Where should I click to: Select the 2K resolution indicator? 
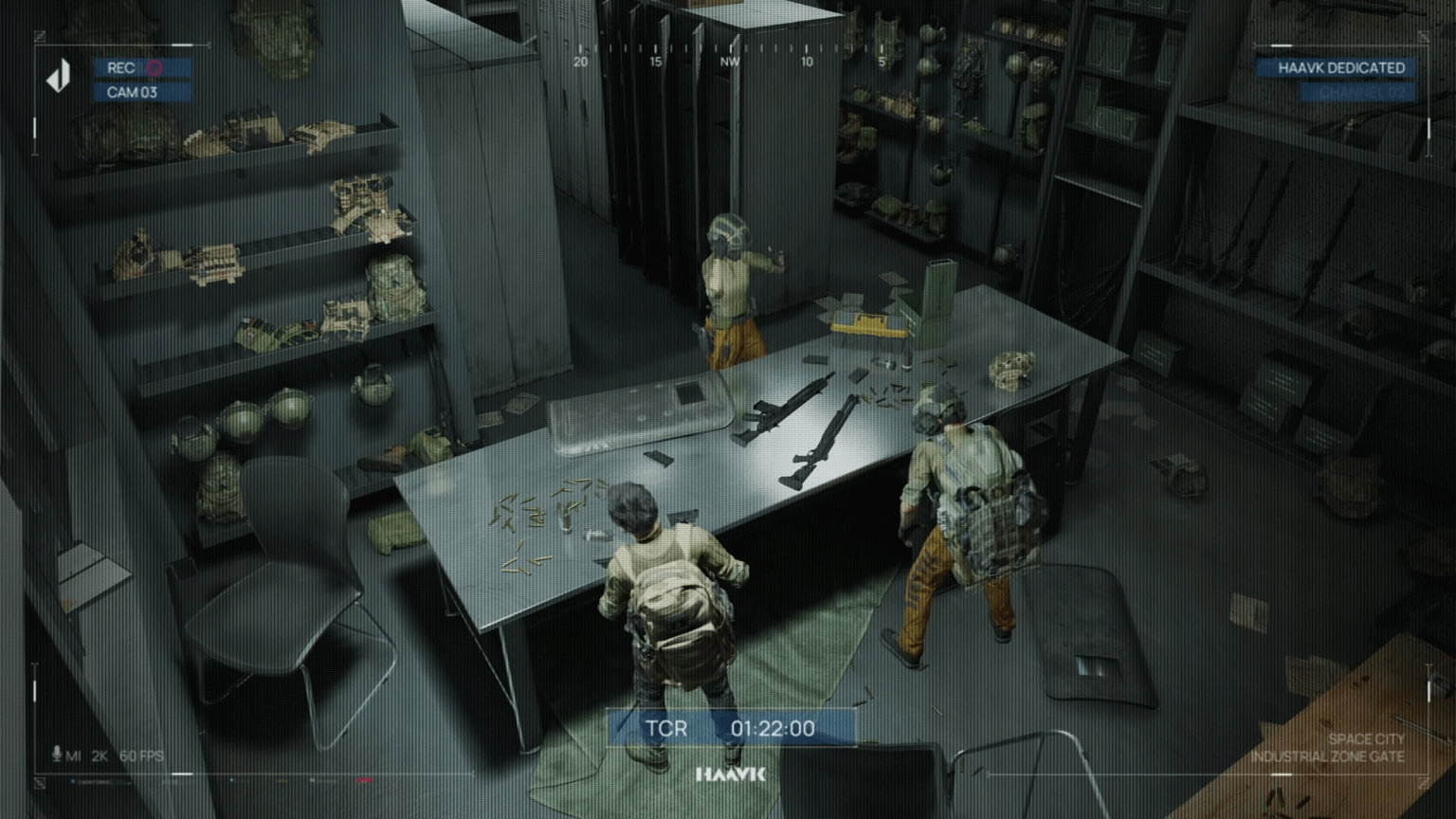99,755
